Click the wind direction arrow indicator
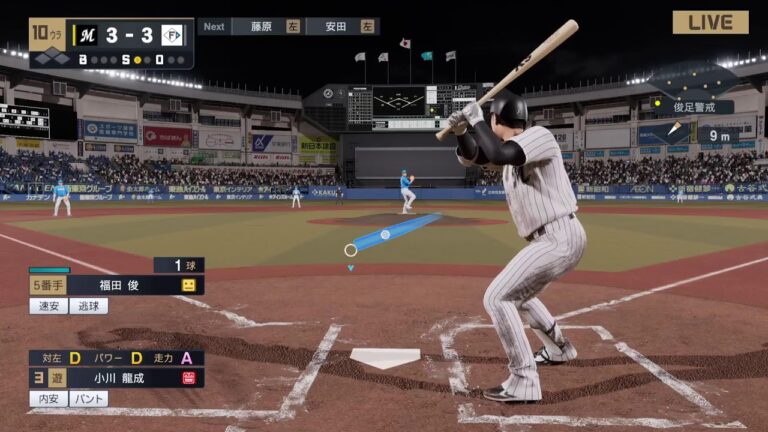 click(675, 130)
